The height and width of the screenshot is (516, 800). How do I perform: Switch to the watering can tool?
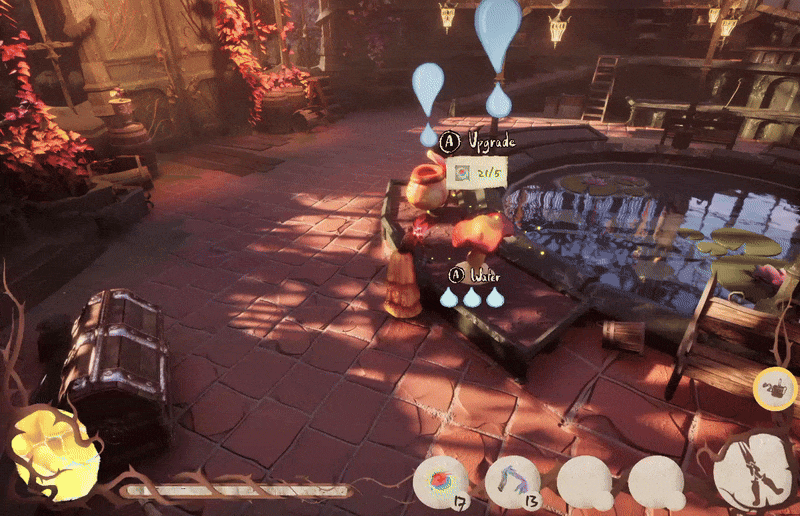coord(773,387)
